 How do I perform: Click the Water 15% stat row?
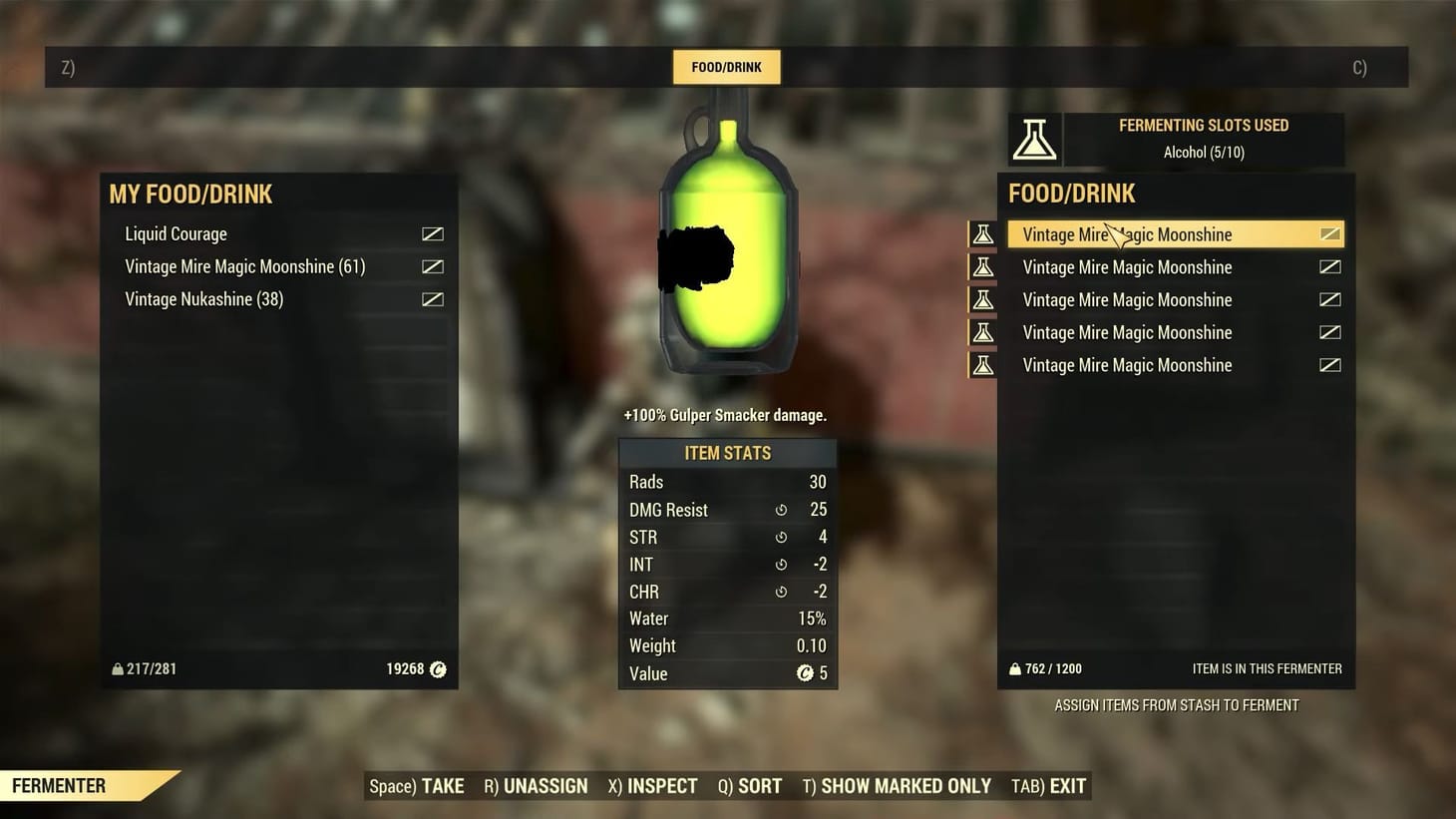[727, 618]
